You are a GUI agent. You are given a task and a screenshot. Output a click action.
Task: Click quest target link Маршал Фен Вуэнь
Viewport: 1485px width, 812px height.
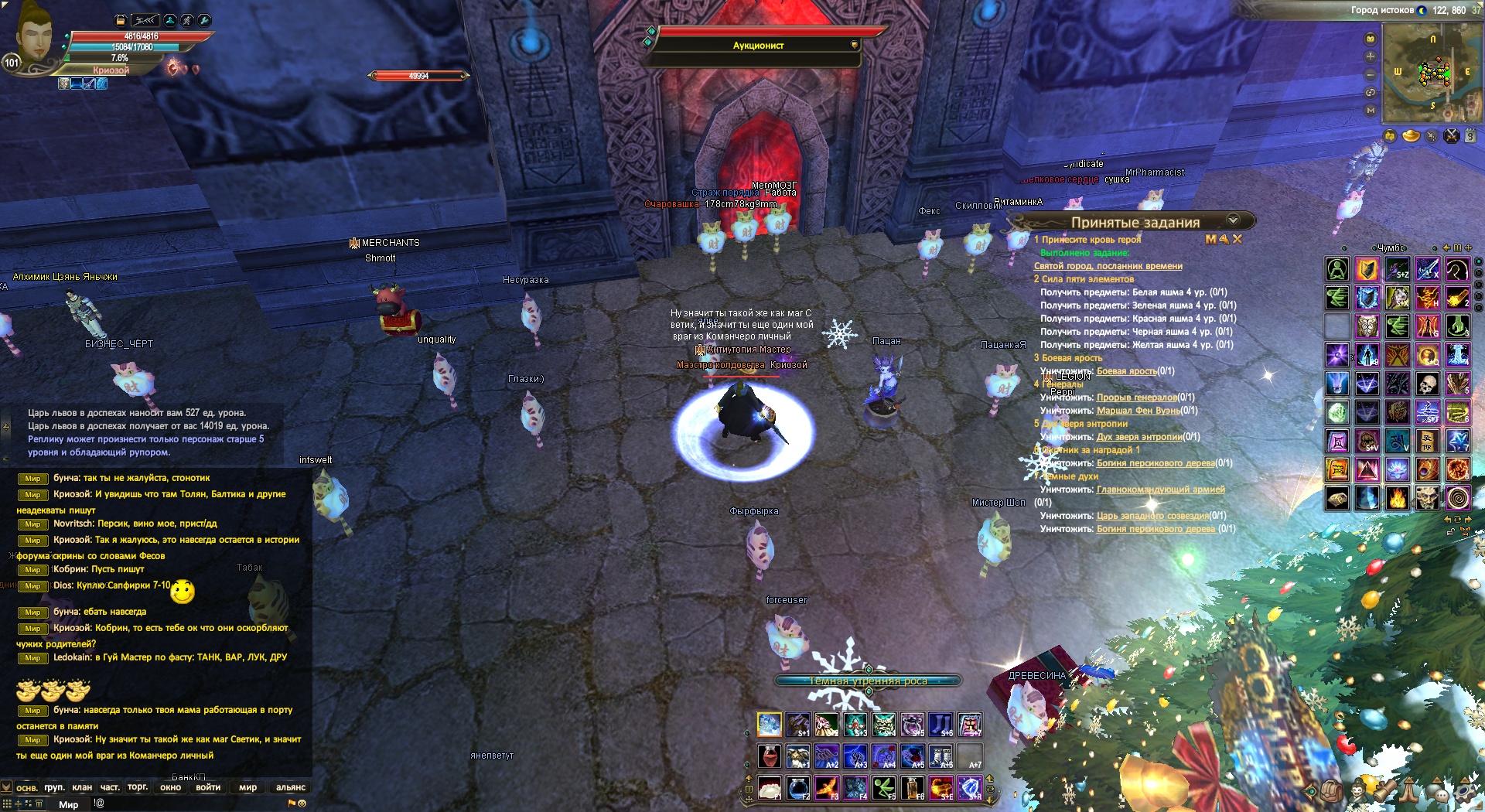click(1138, 411)
